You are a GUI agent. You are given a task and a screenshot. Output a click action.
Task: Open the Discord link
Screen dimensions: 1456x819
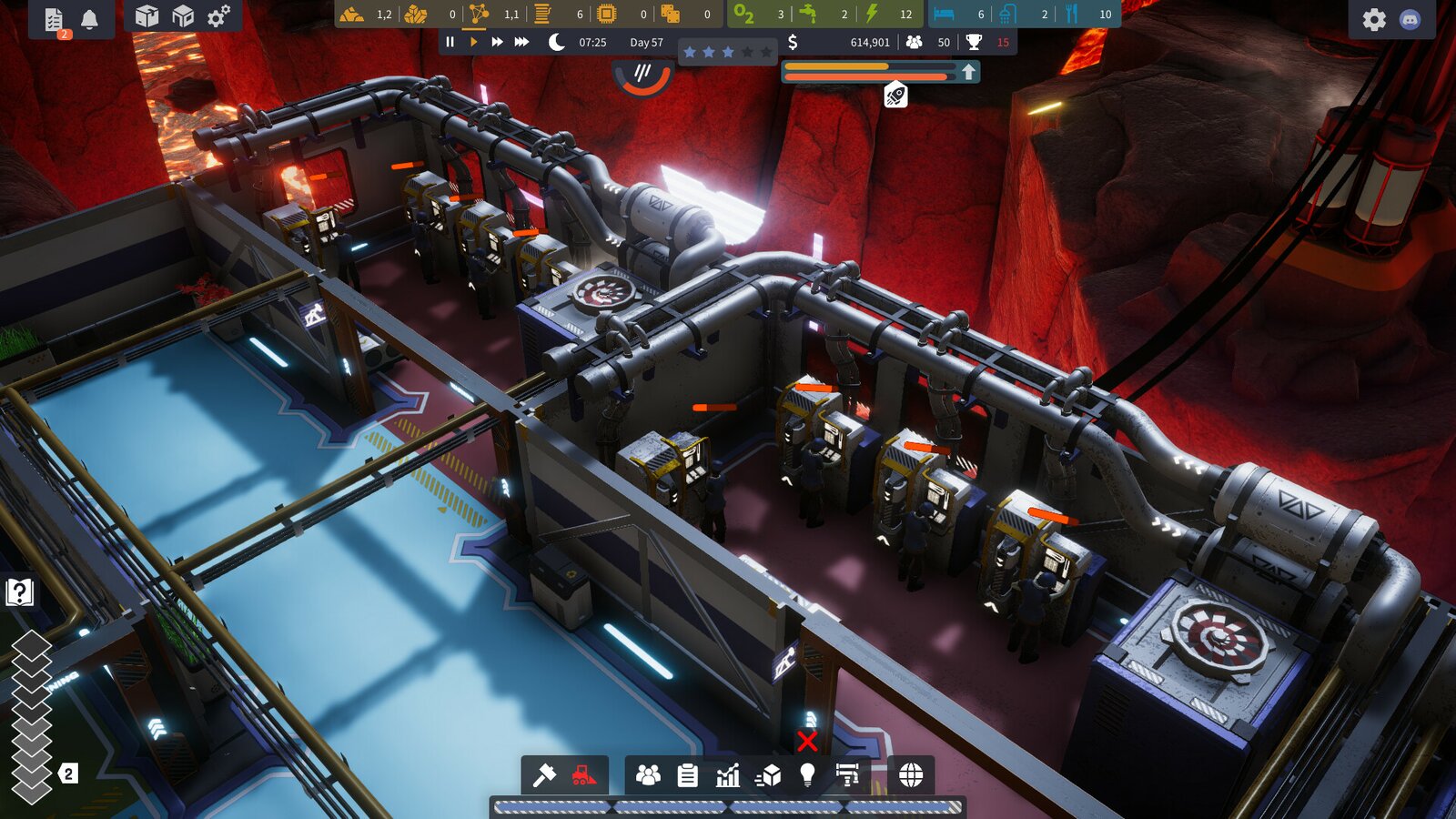point(1410,19)
